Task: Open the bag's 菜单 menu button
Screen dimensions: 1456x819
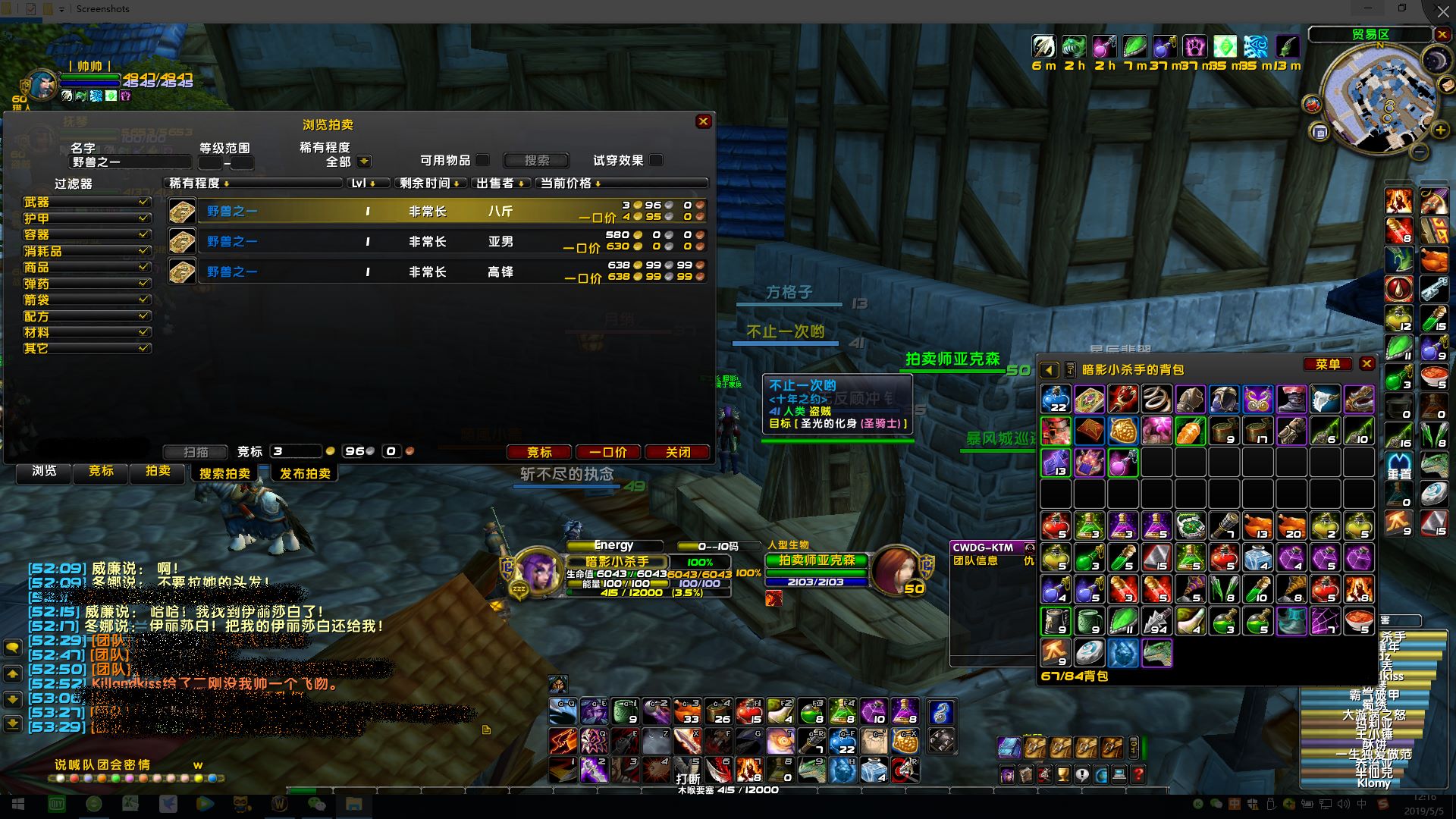Action: [x=1328, y=364]
